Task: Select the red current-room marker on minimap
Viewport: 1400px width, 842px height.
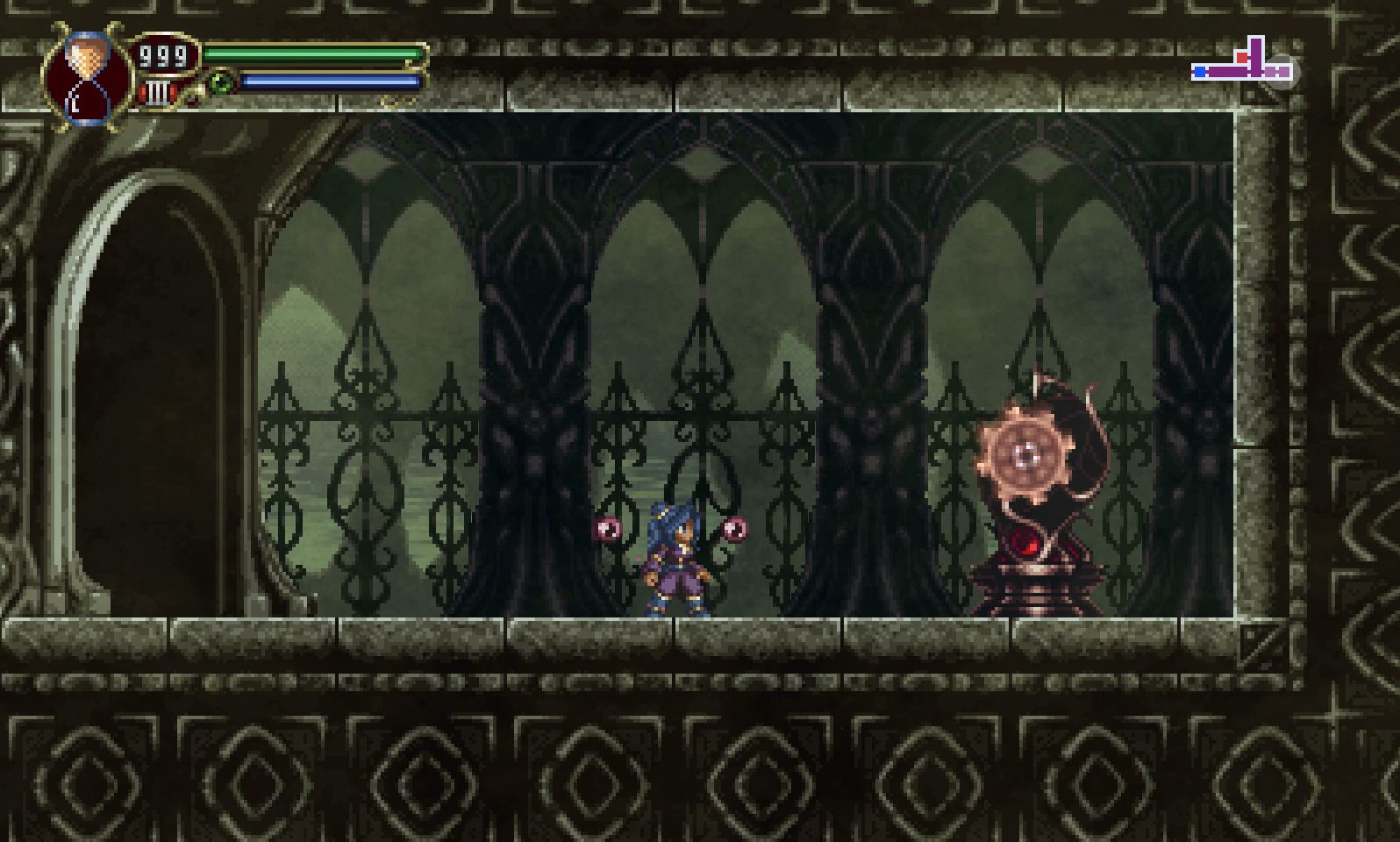Action: [x=1242, y=58]
